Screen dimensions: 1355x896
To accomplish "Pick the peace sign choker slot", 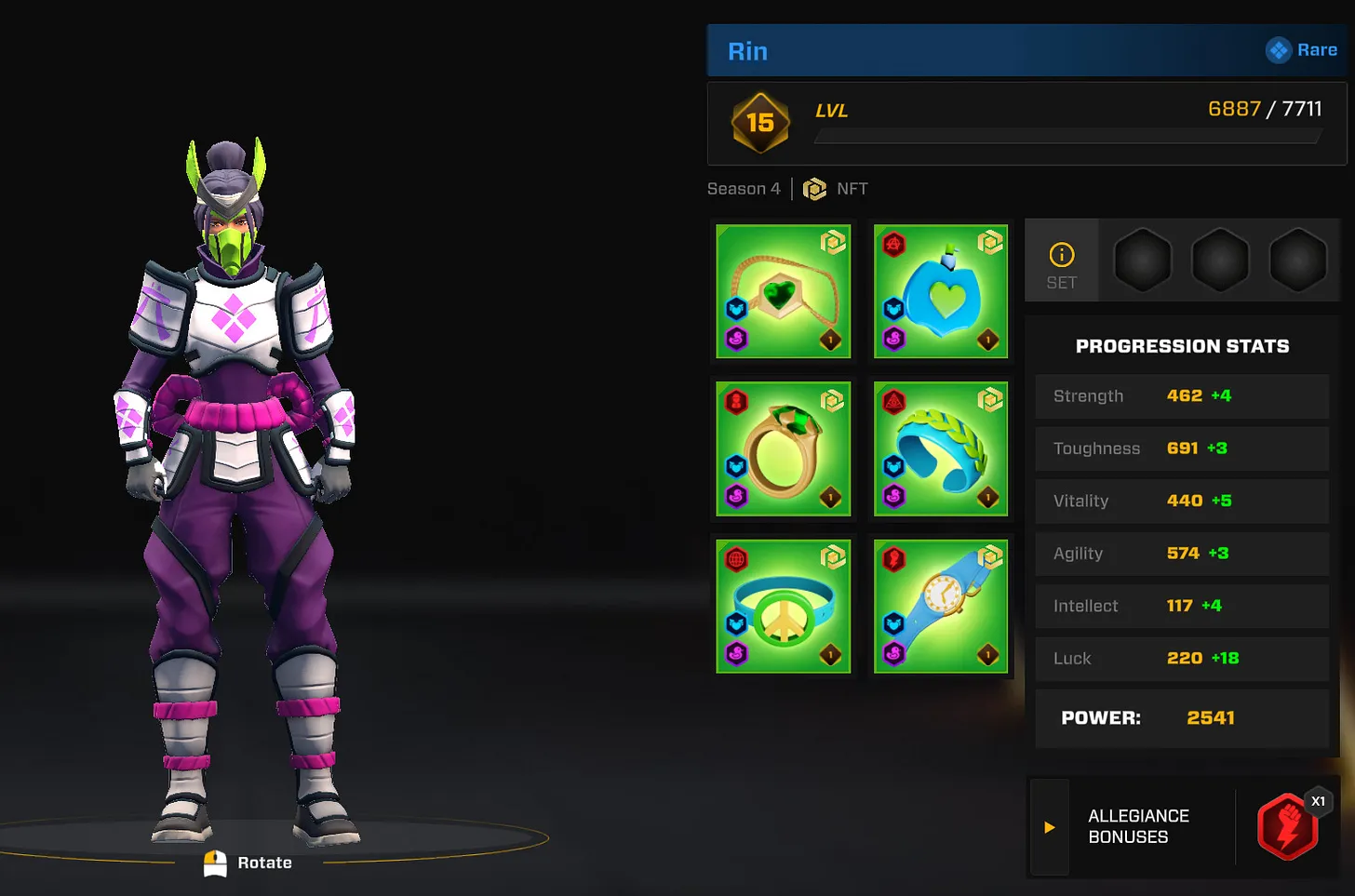I will click(x=783, y=606).
